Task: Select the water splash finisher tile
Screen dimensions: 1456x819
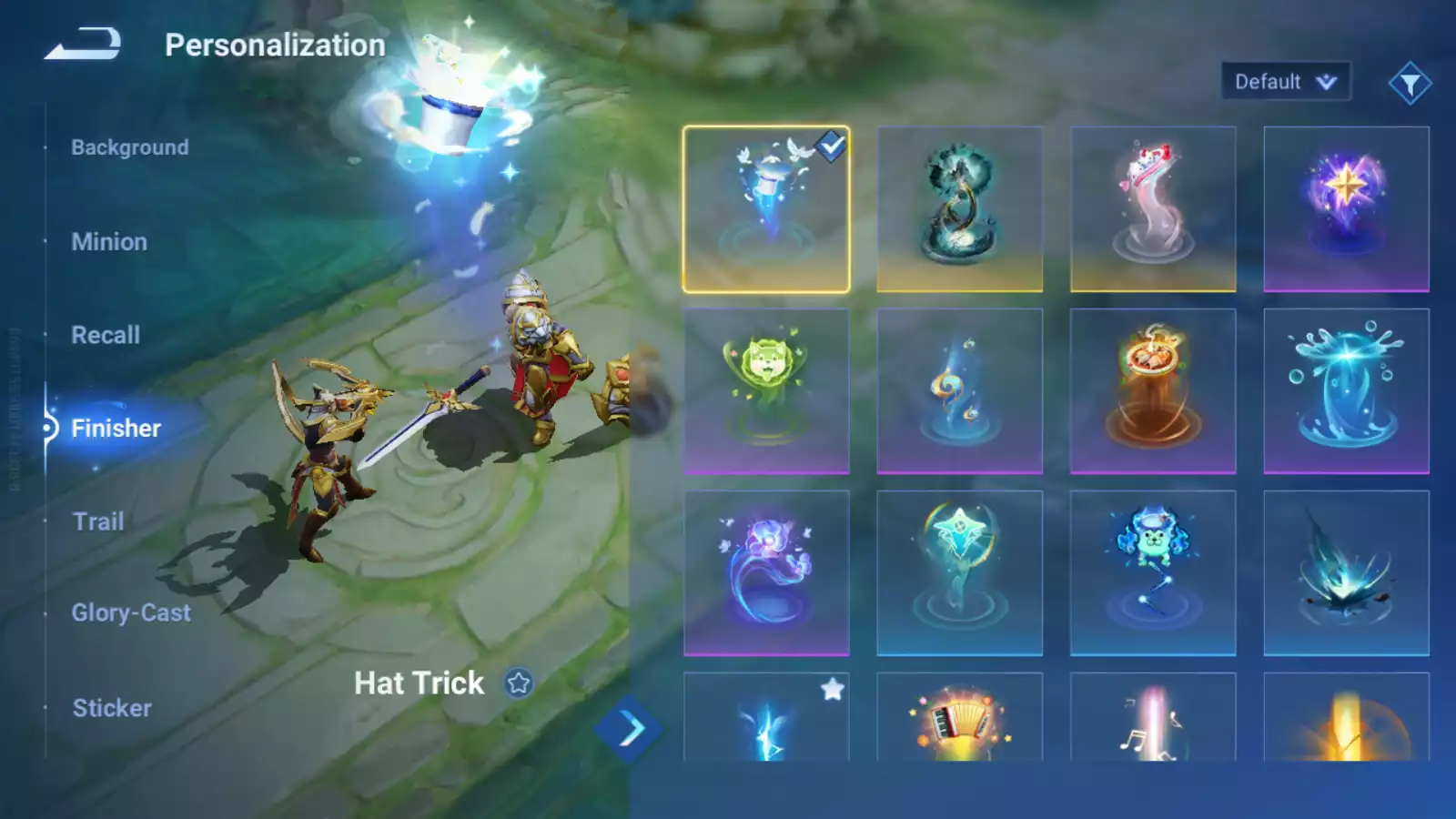Action: pyautogui.click(x=1346, y=391)
